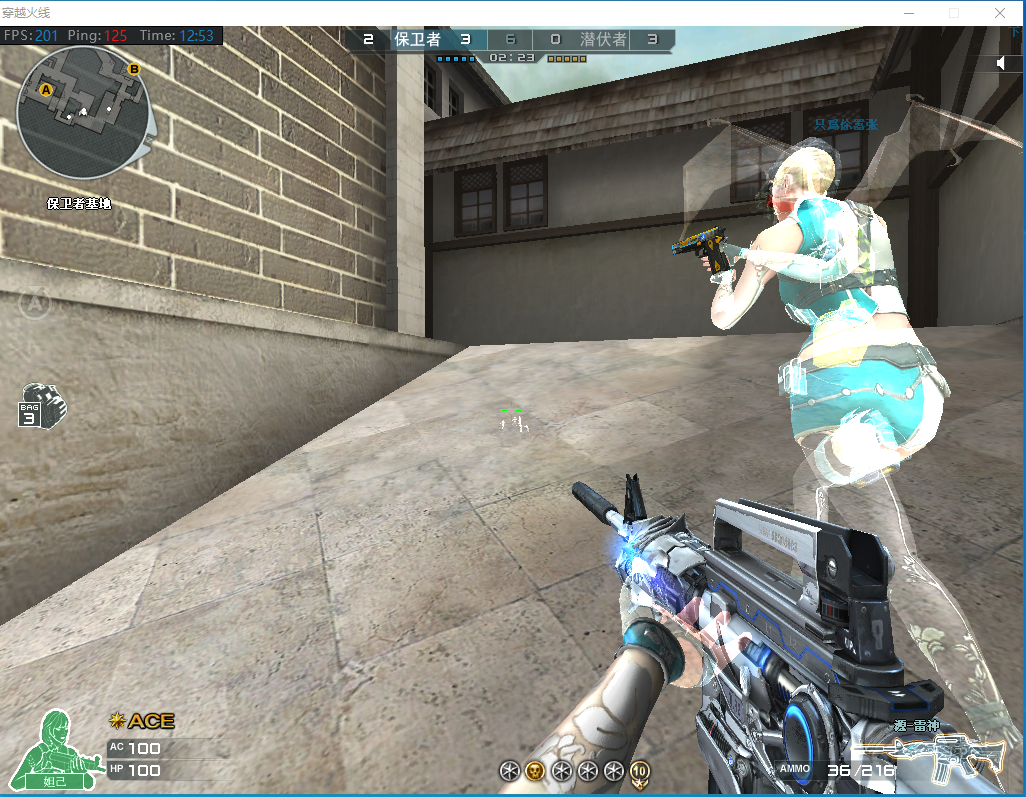Close the game window
The height and width of the screenshot is (797, 1026).
1000,13
